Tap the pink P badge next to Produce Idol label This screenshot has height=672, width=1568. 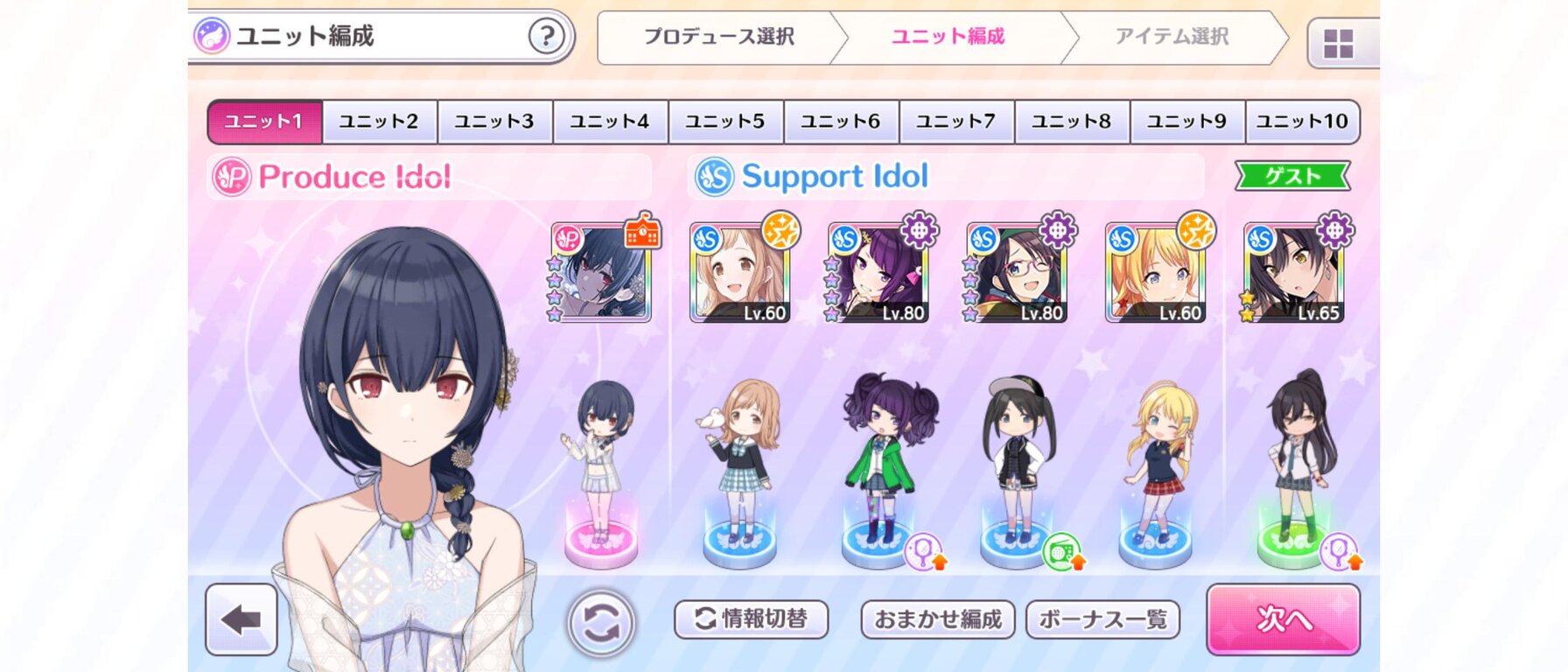230,176
